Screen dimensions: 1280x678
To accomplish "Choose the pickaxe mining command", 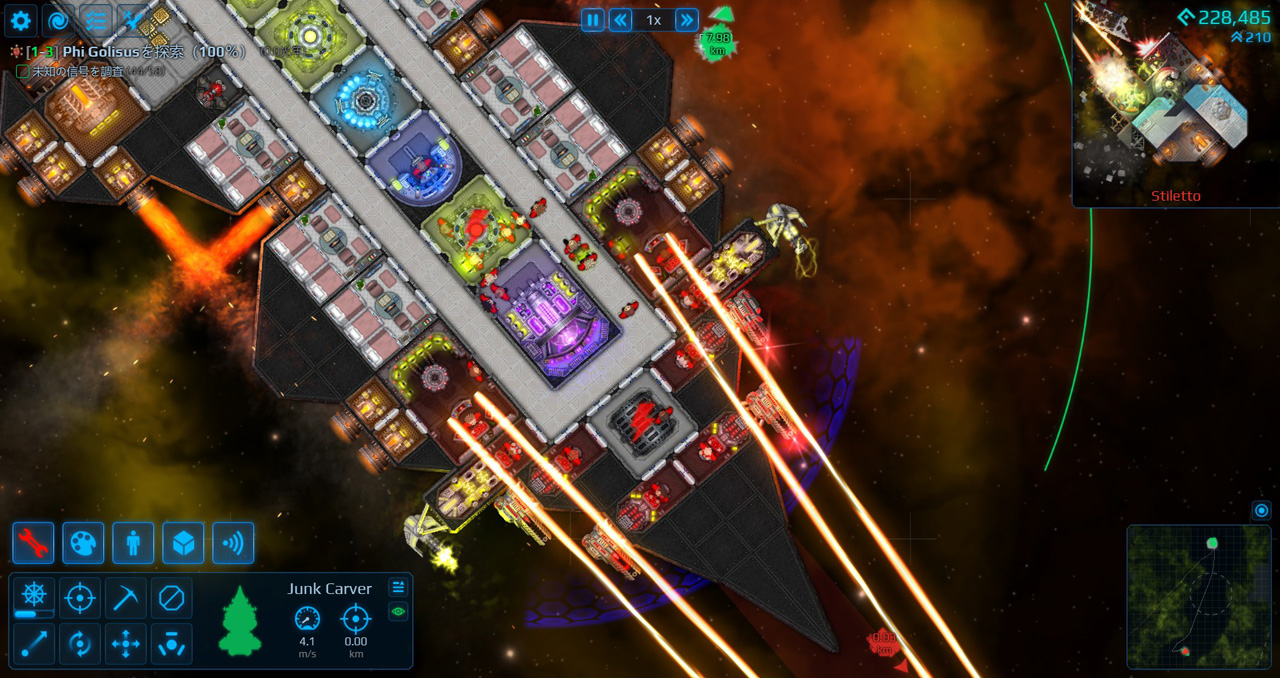I will point(125,598).
